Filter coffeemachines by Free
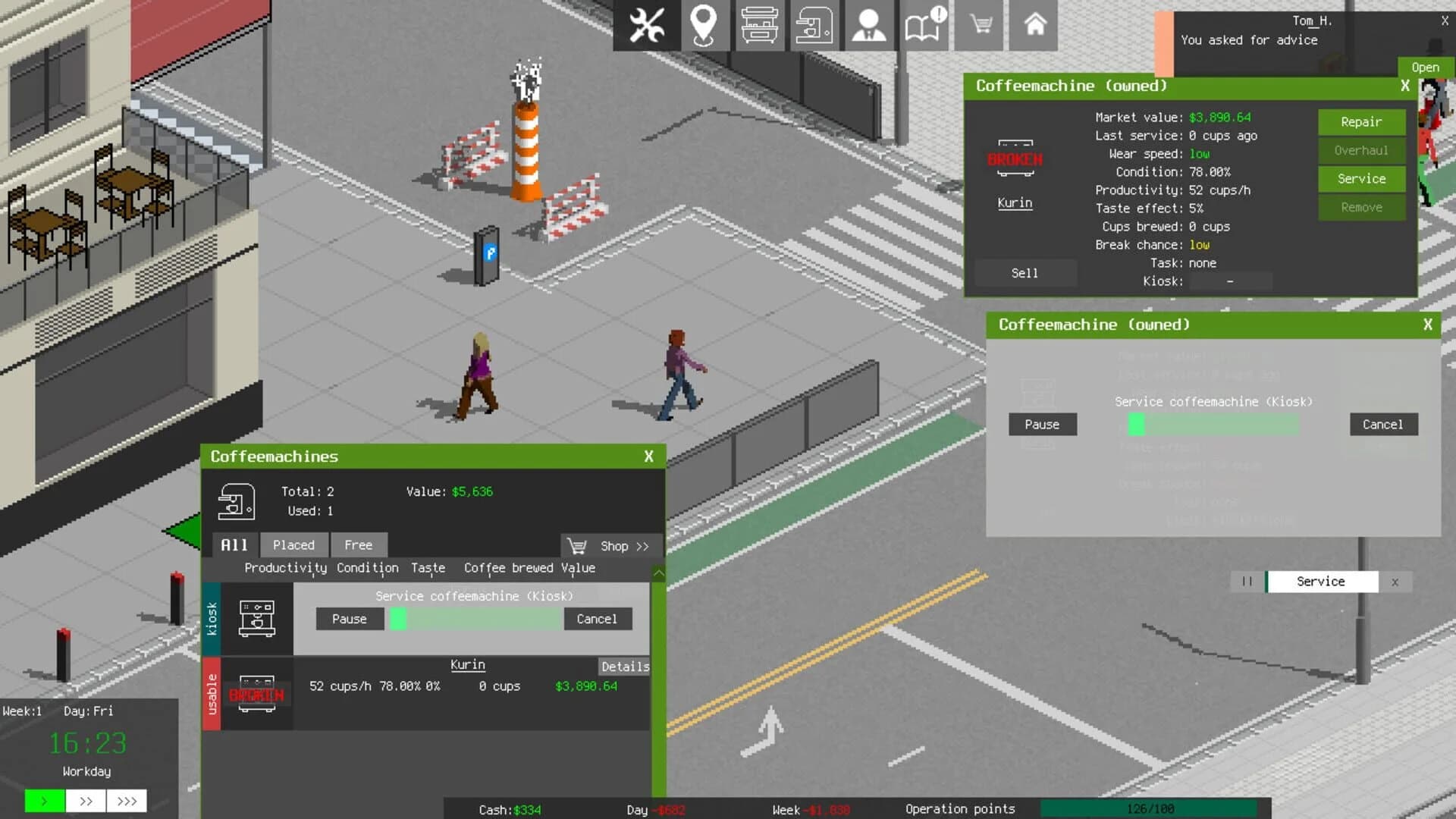The width and height of the screenshot is (1456, 819). click(358, 544)
